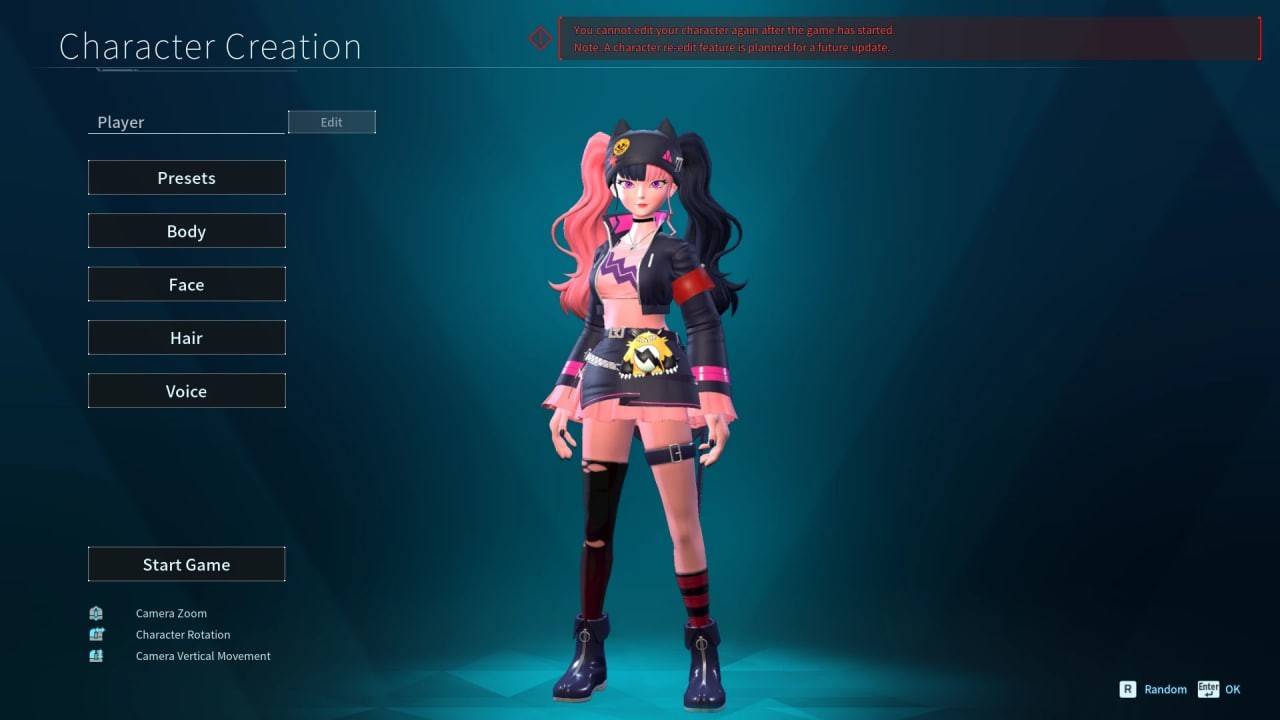Click the Character Rotation icon
Image resolution: width=1280 pixels, height=720 pixels.
[95, 634]
